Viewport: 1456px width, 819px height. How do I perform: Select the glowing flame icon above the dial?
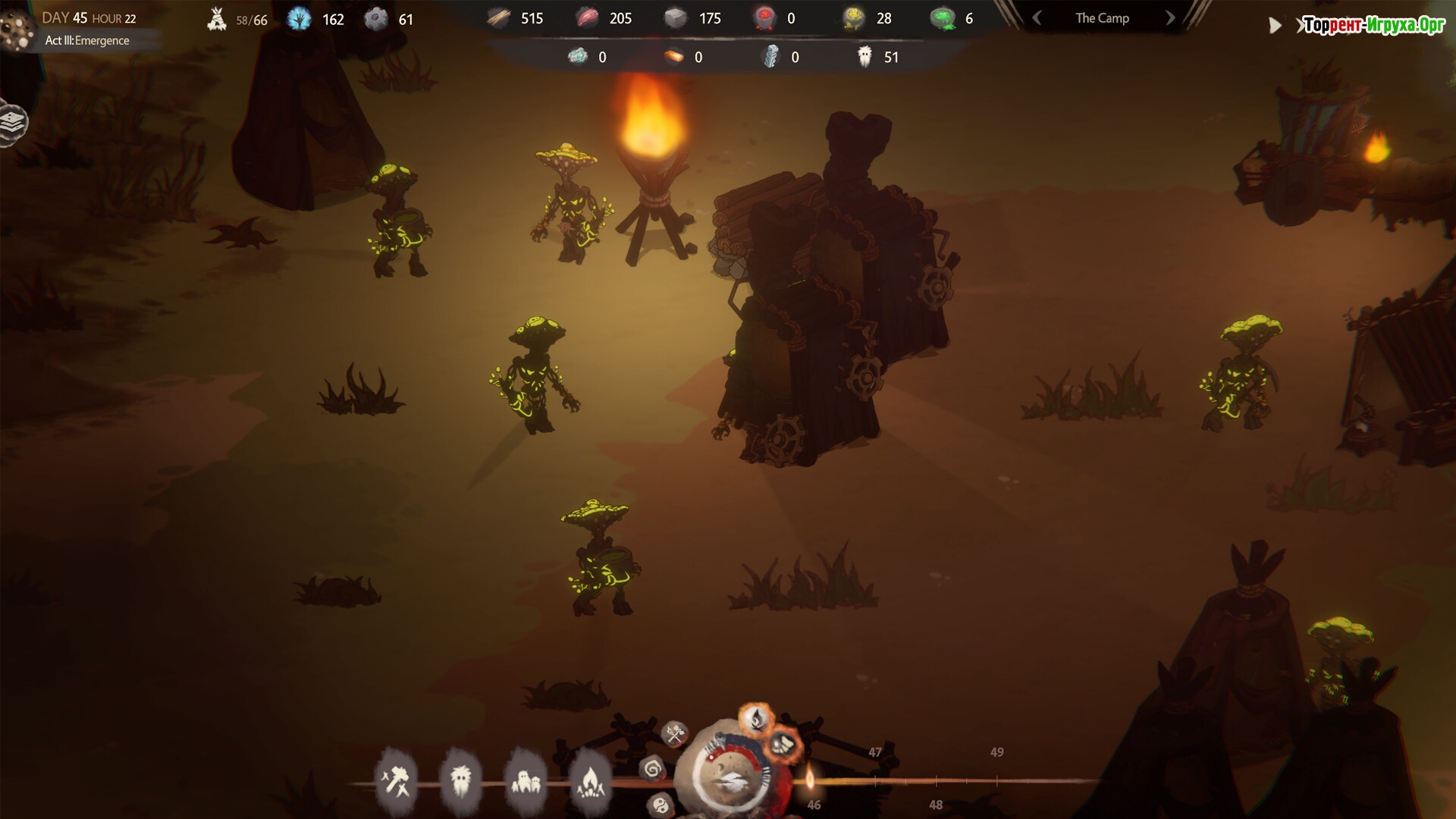(756, 717)
